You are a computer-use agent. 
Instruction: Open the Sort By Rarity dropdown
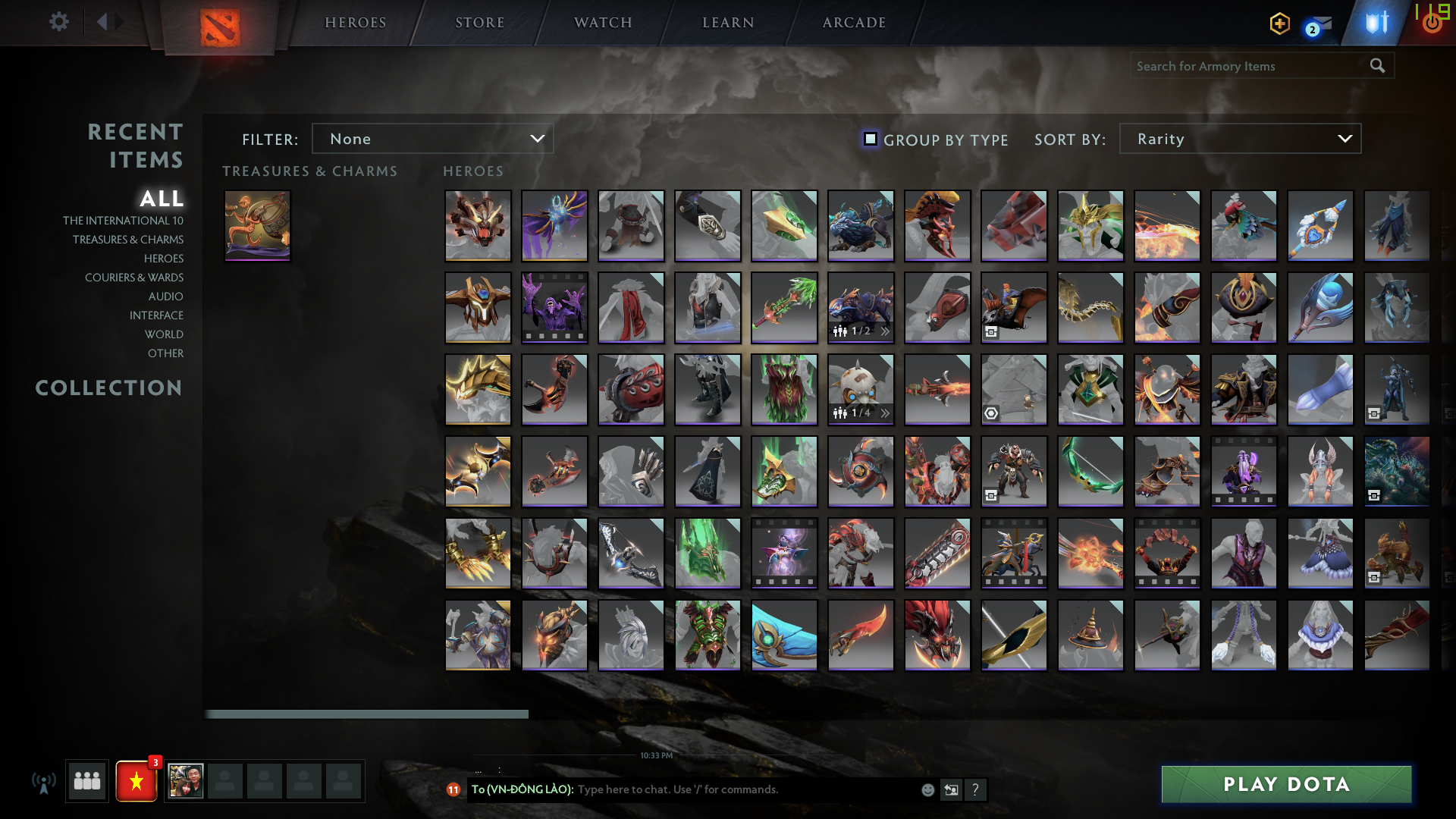1239,139
